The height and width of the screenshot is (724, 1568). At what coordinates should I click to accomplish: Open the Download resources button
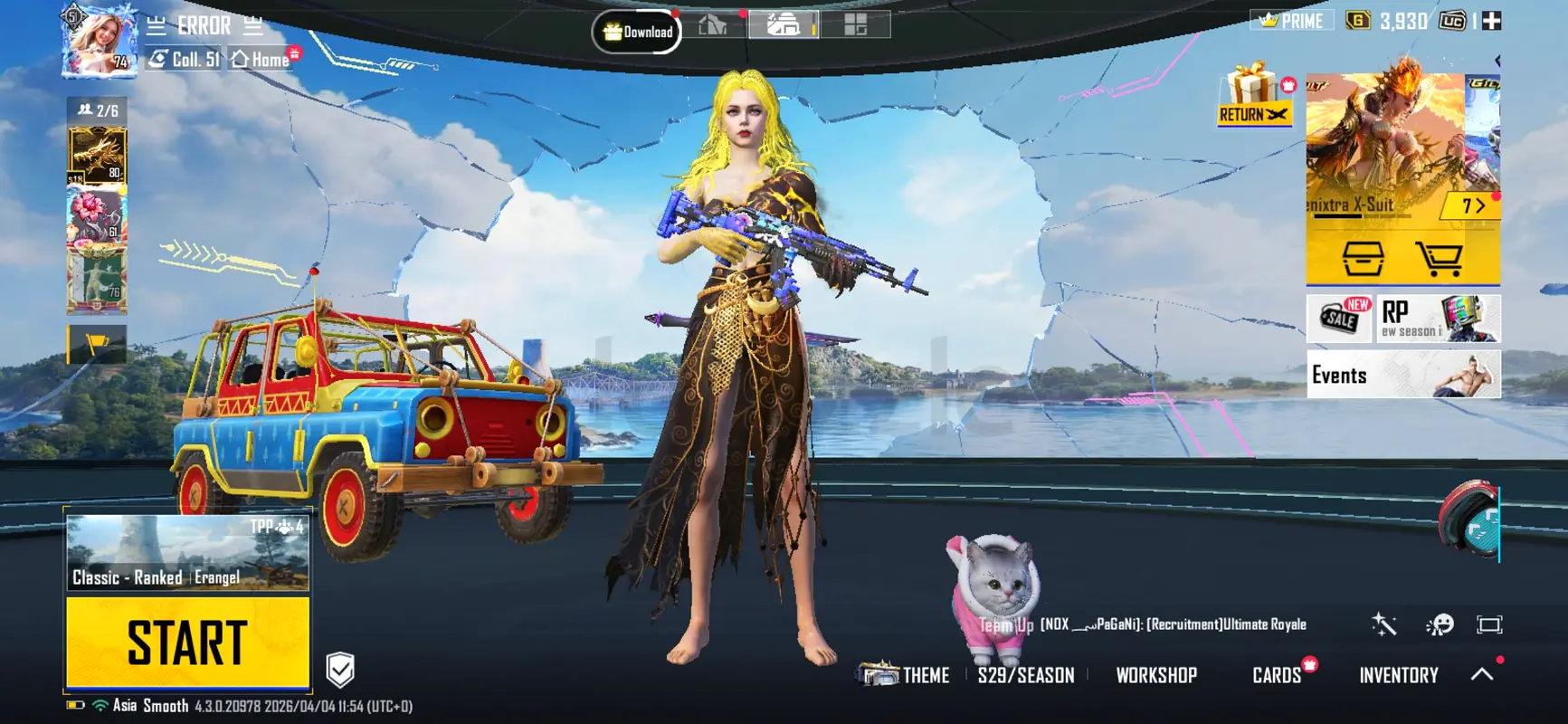click(x=637, y=32)
